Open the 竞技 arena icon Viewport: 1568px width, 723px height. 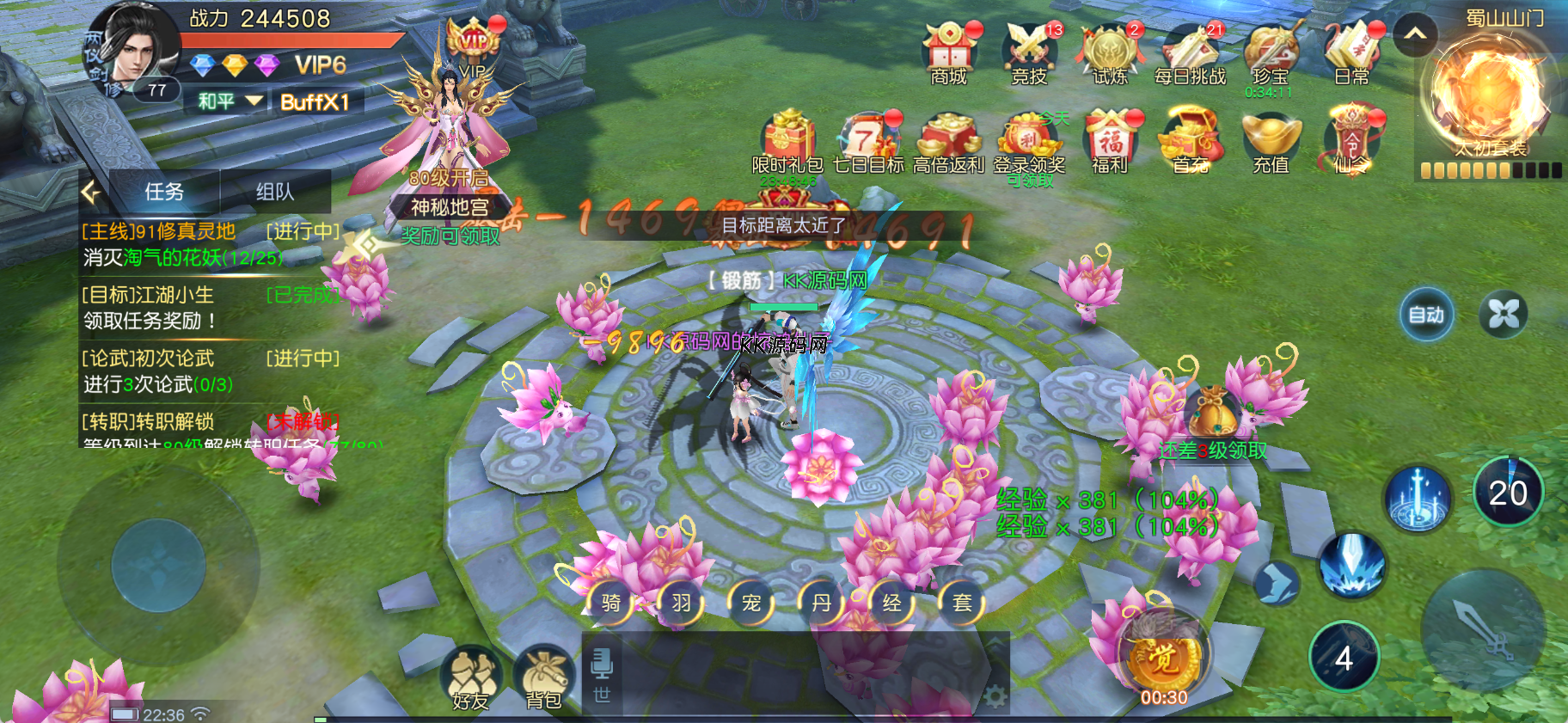click(1029, 53)
